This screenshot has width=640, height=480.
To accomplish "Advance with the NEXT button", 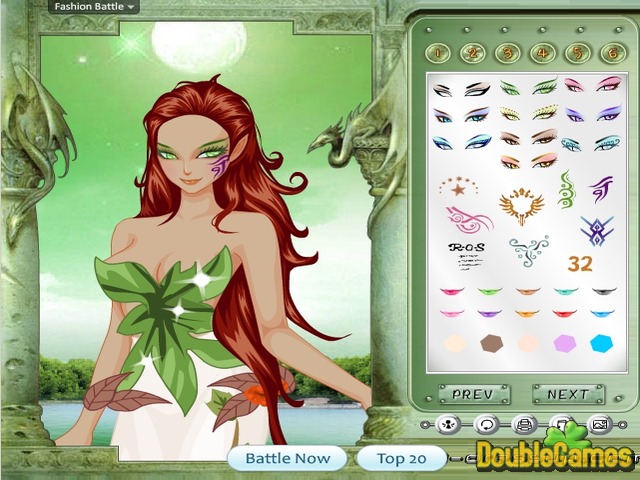I will 569,394.
